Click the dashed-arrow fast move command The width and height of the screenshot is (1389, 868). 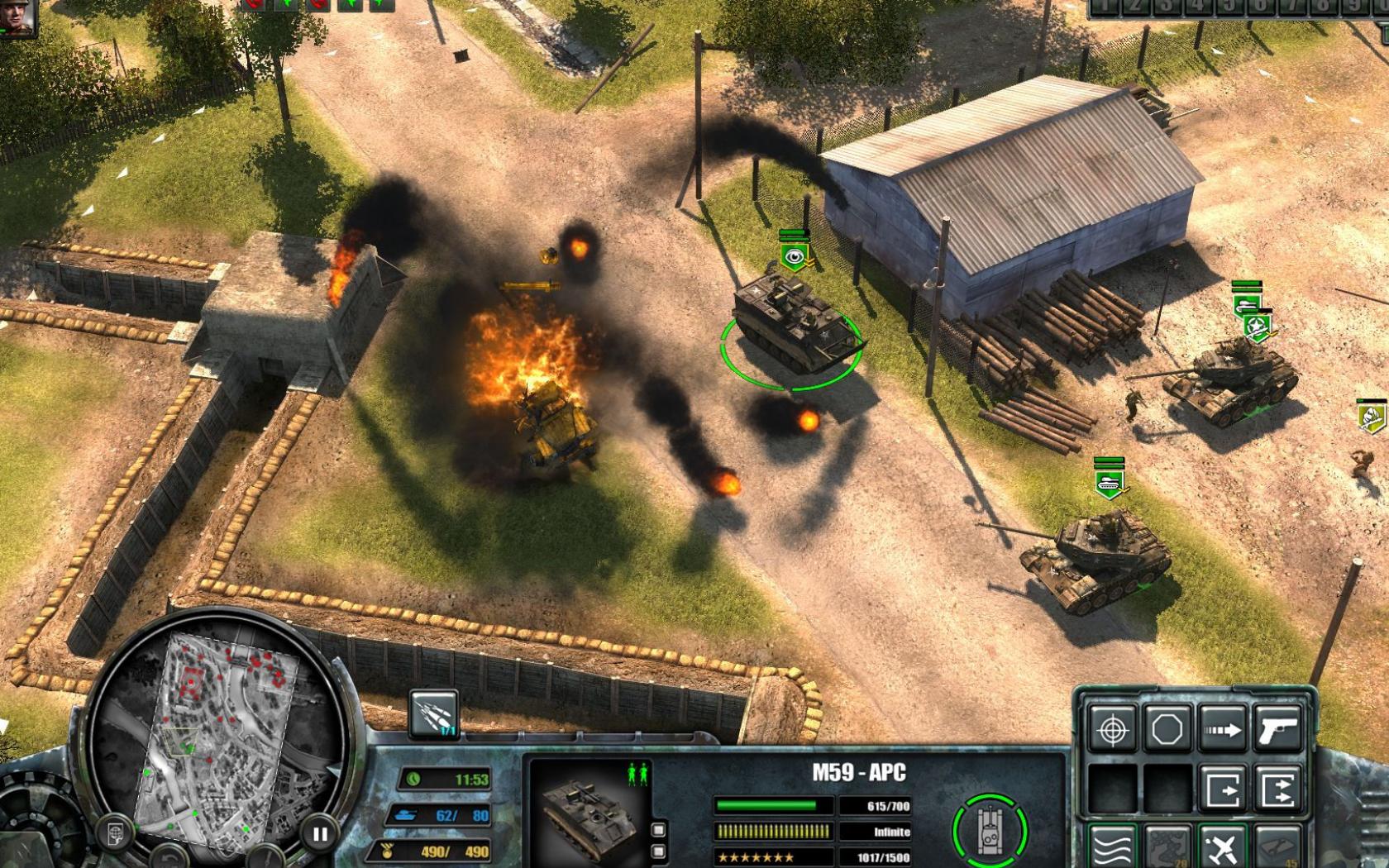[1222, 729]
